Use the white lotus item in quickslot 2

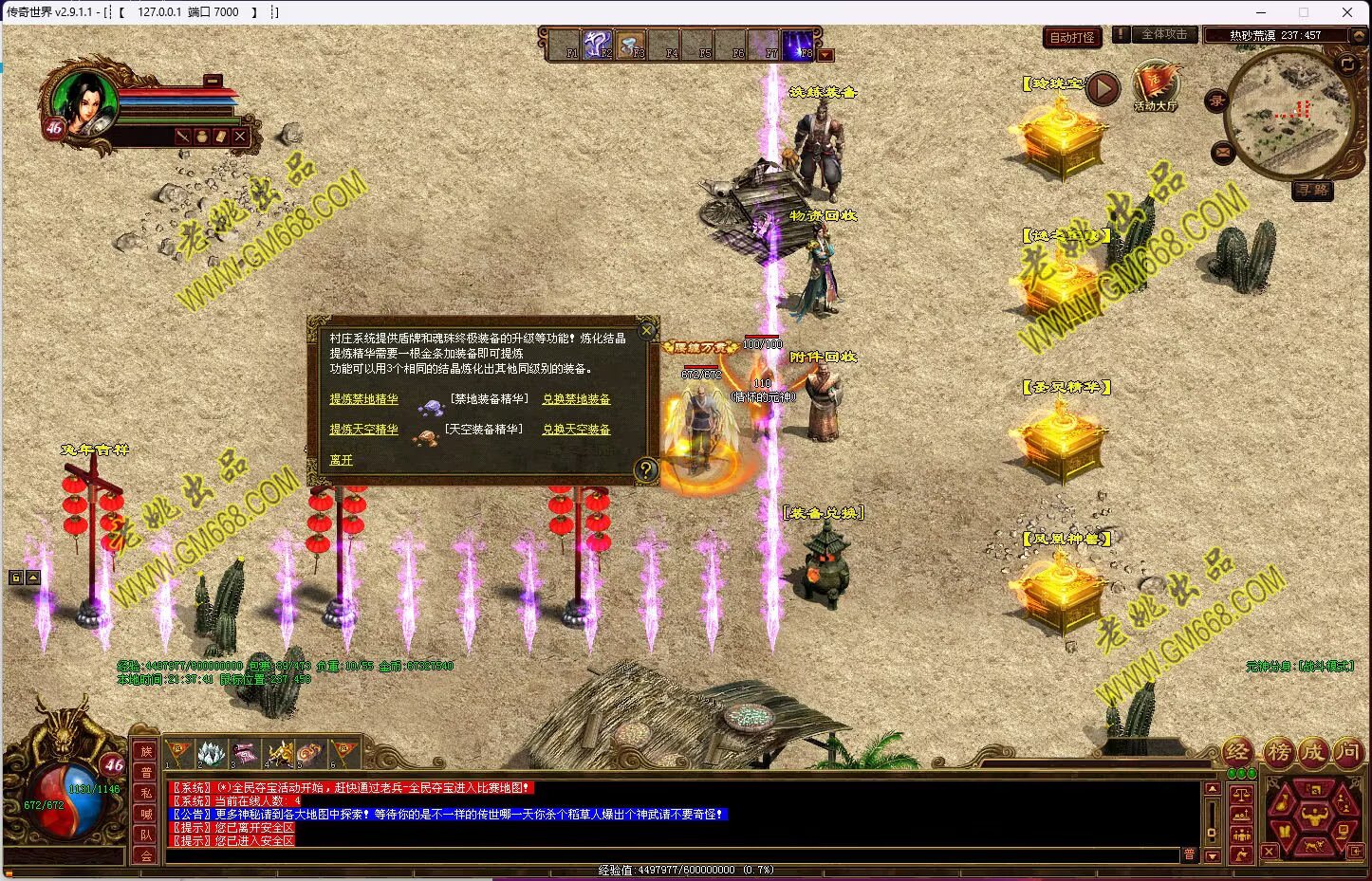[212, 754]
